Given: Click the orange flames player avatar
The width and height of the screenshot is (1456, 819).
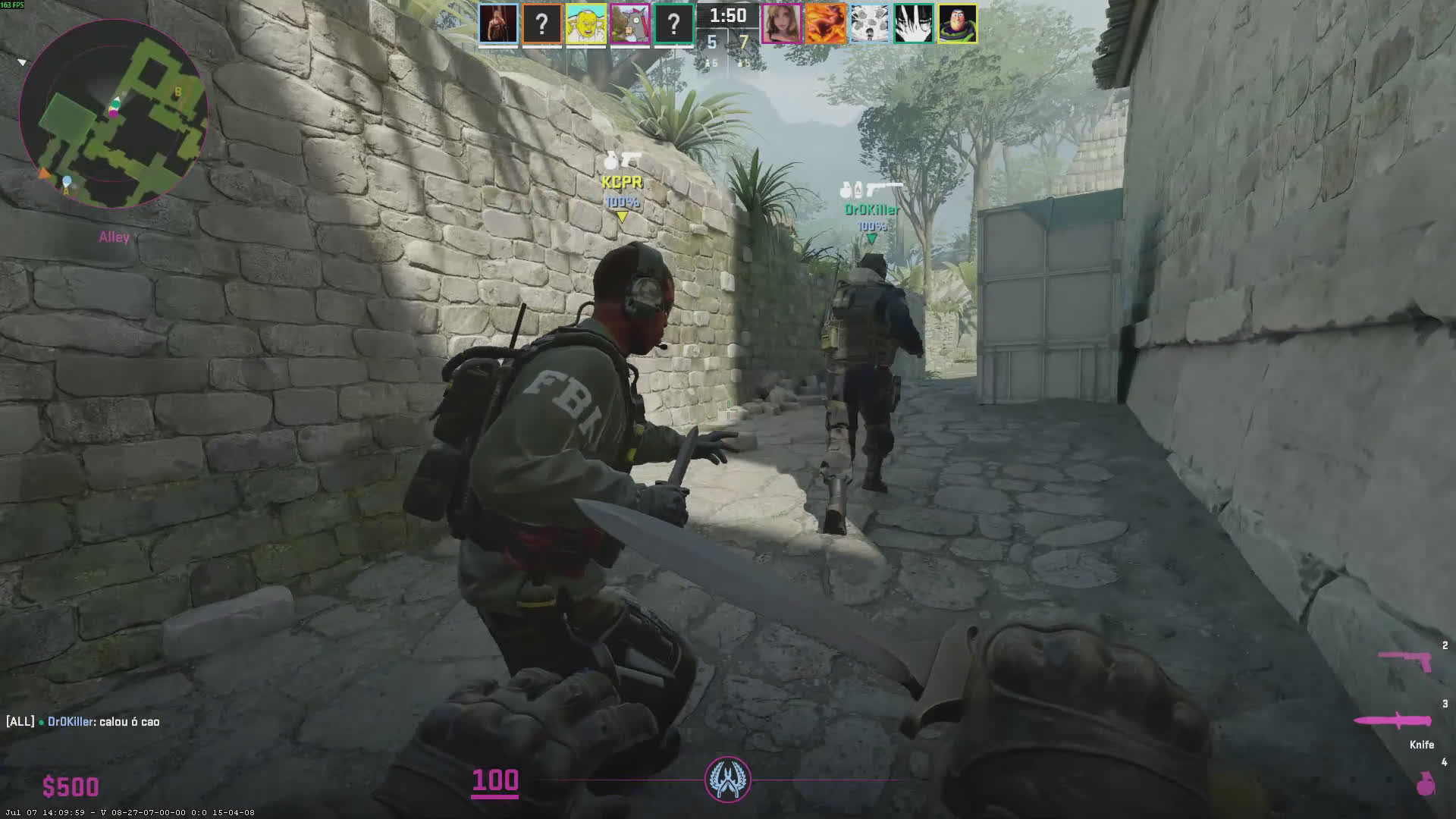Looking at the screenshot, I should click(x=825, y=24).
